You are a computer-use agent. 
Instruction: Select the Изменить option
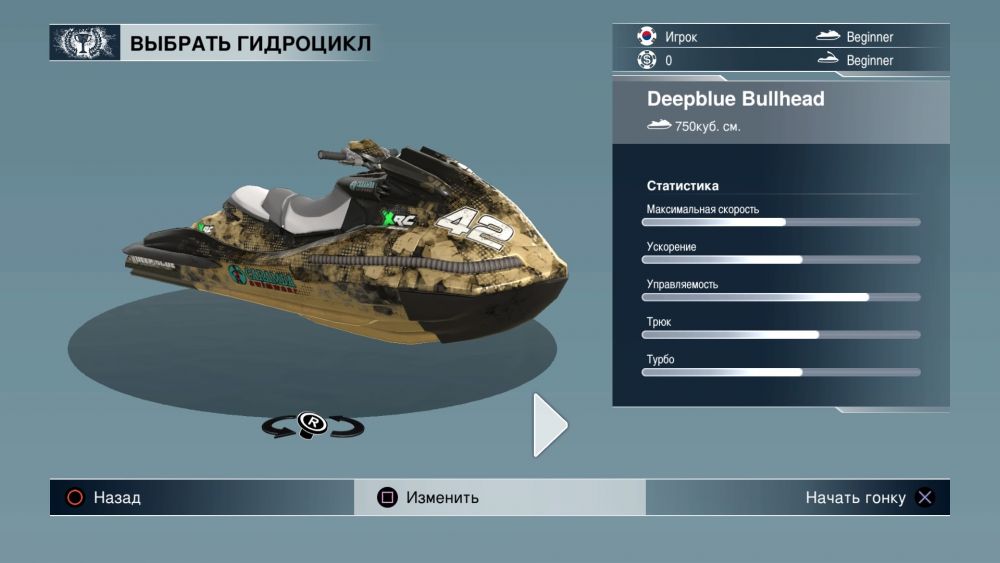(430, 497)
